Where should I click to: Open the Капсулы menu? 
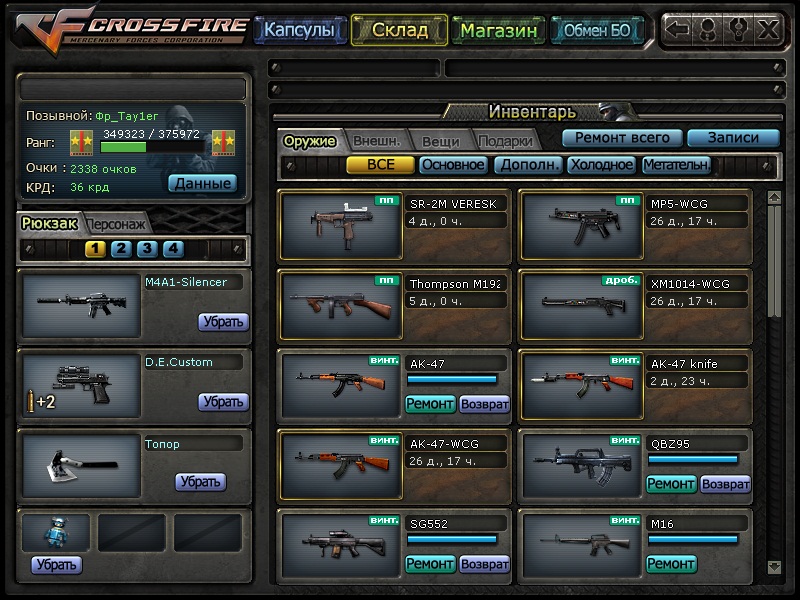pyautogui.click(x=299, y=30)
